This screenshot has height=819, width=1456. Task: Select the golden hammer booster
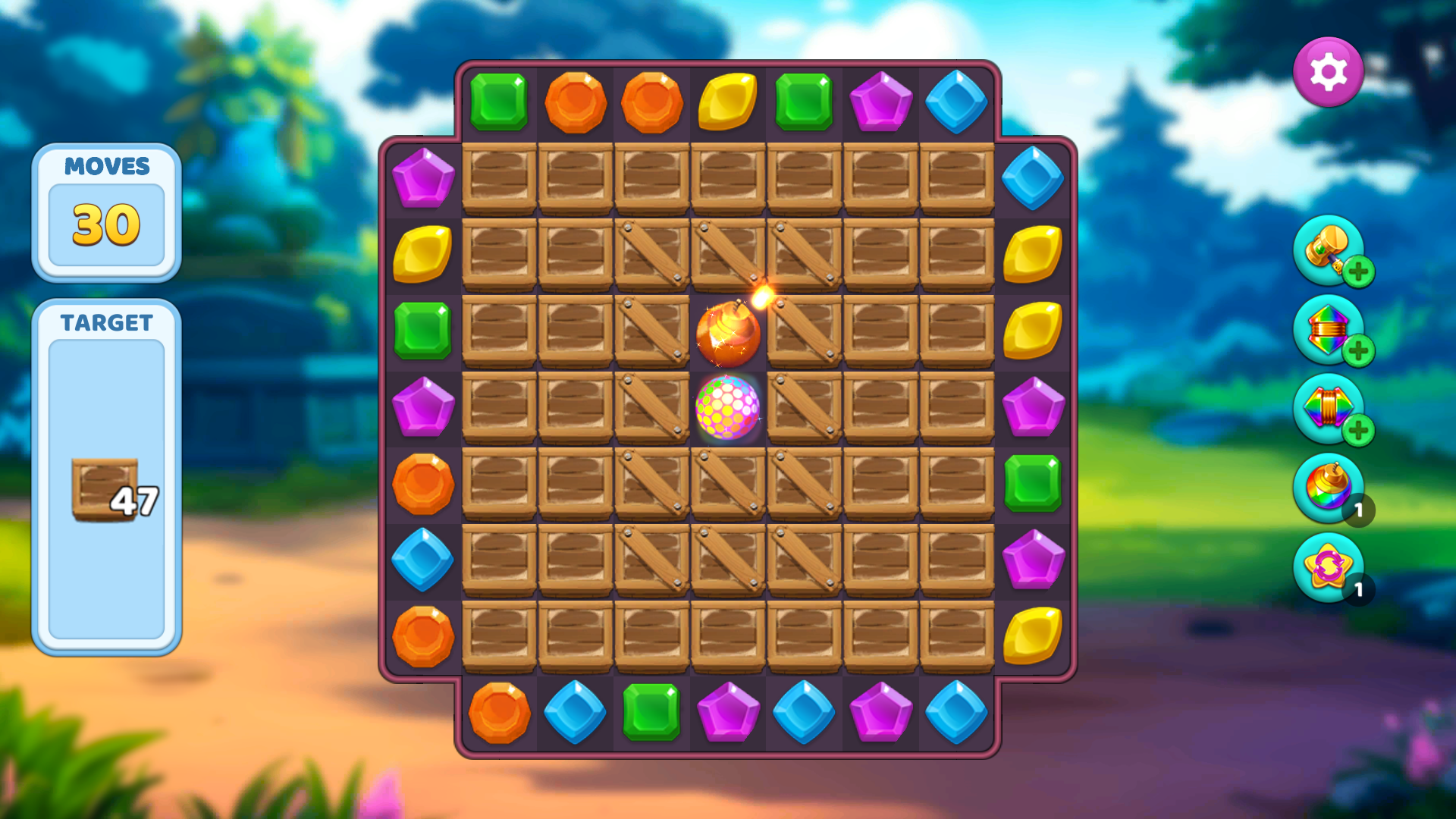[1329, 252]
